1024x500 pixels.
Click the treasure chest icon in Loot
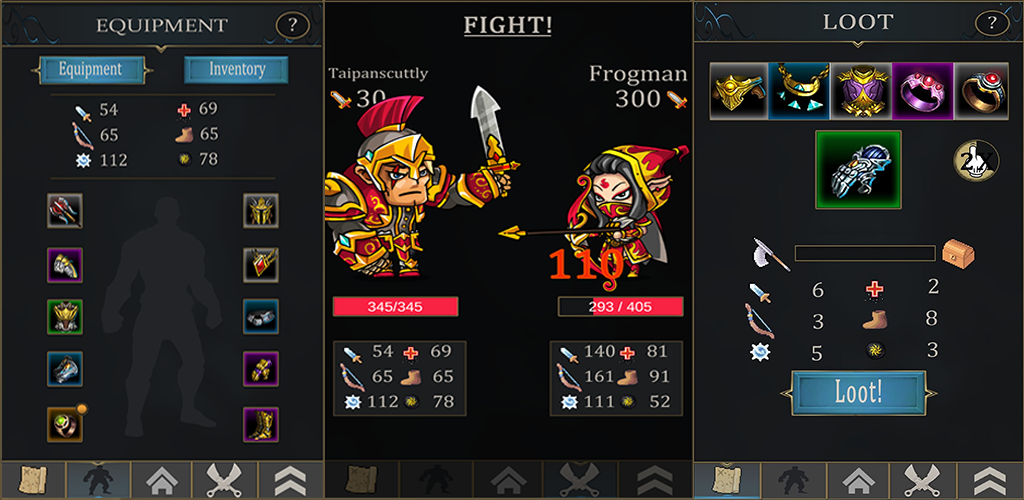pyautogui.click(x=958, y=253)
